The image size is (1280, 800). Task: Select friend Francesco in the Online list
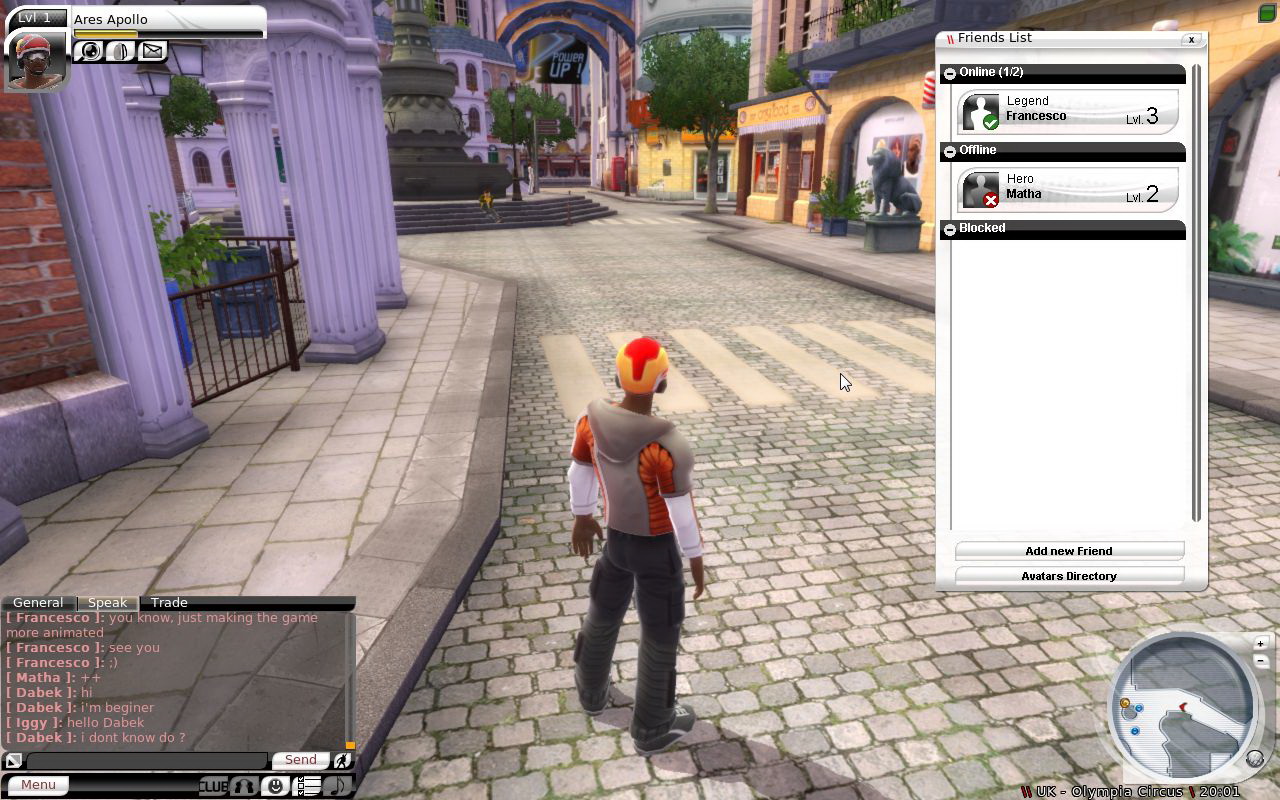tap(1068, 110)
